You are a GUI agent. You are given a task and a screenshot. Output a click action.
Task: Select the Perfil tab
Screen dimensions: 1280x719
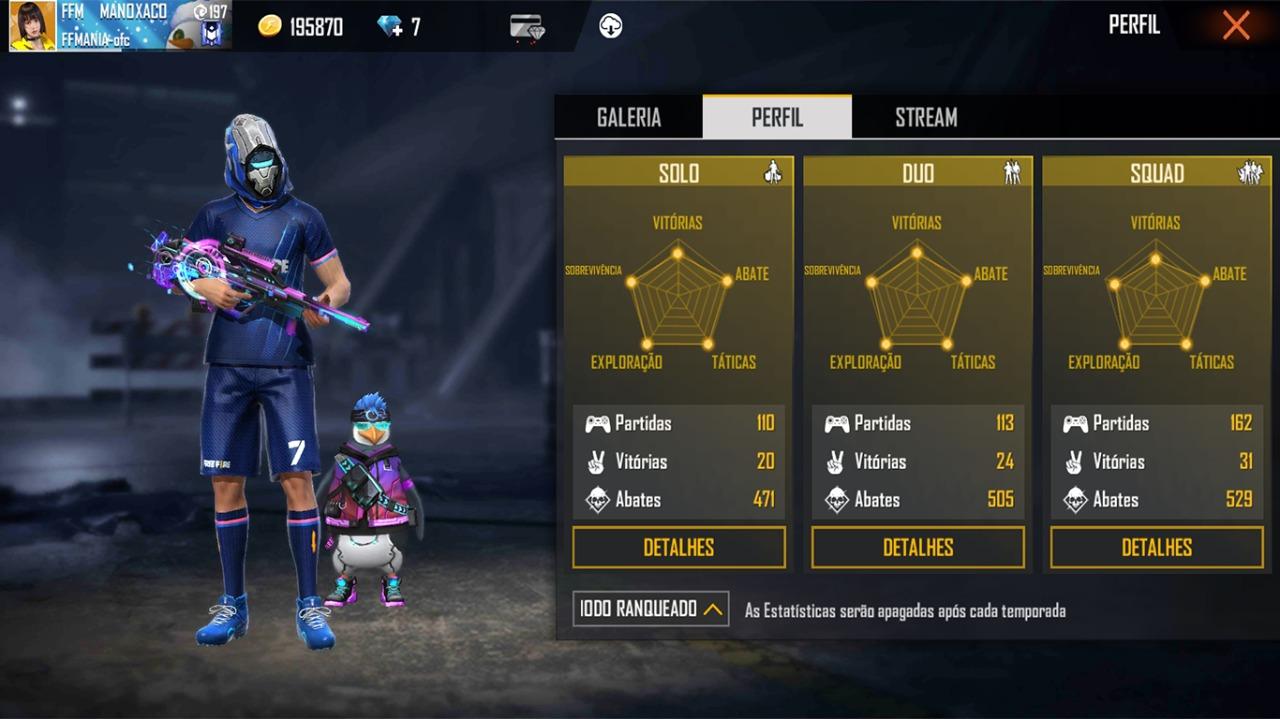pyautogui.click(x=777, y=117)
